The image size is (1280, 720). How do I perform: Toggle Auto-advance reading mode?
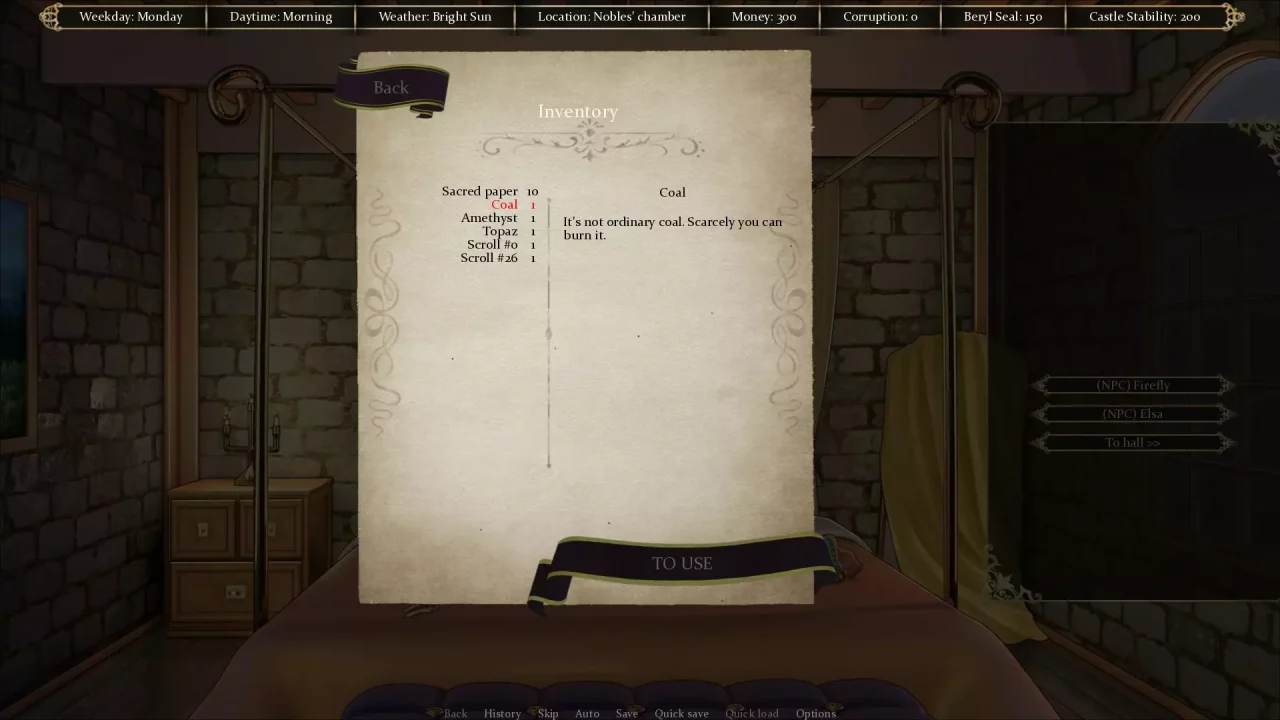pos(587,713)
